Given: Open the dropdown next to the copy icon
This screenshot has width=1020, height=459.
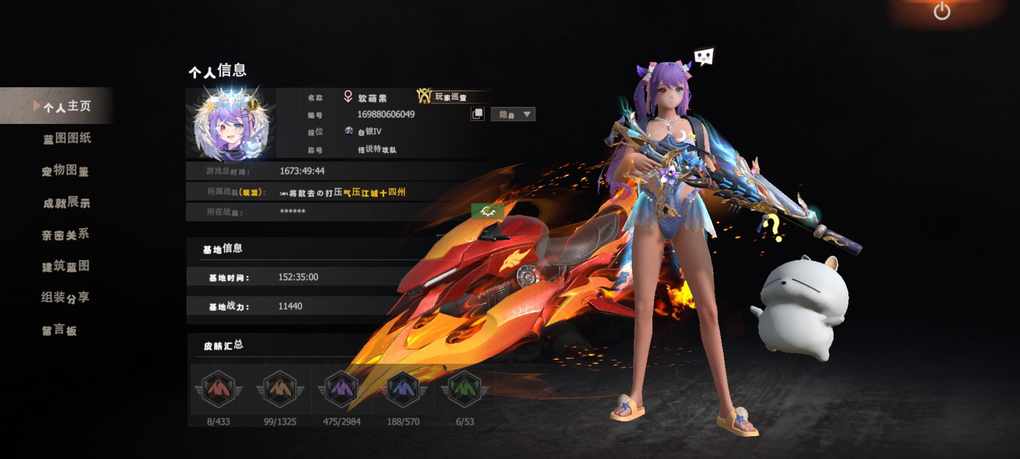Looking at the screenshot, I should pyautogui.click(x=516, y=114).
